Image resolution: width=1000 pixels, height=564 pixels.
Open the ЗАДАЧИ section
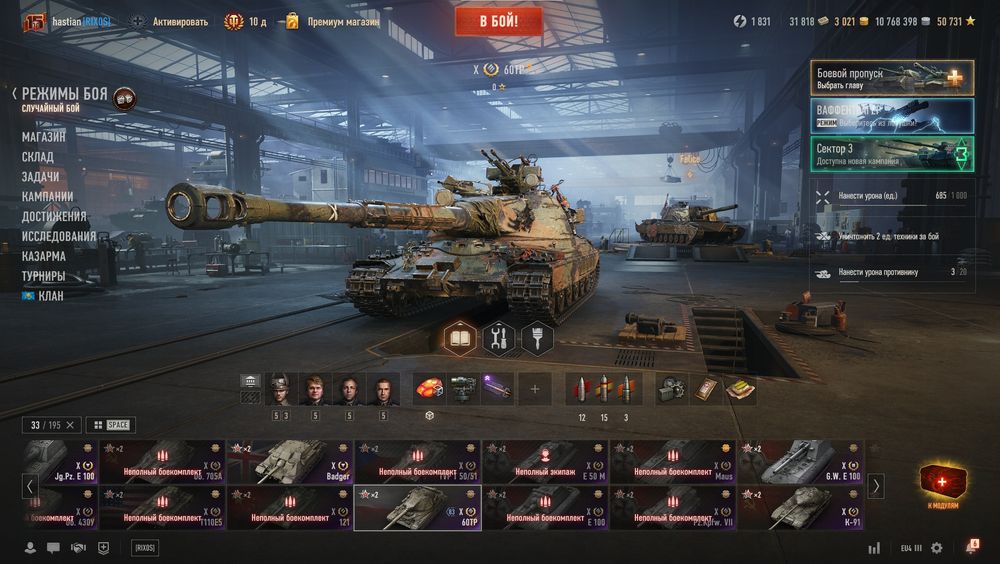[x=40, y=177]
